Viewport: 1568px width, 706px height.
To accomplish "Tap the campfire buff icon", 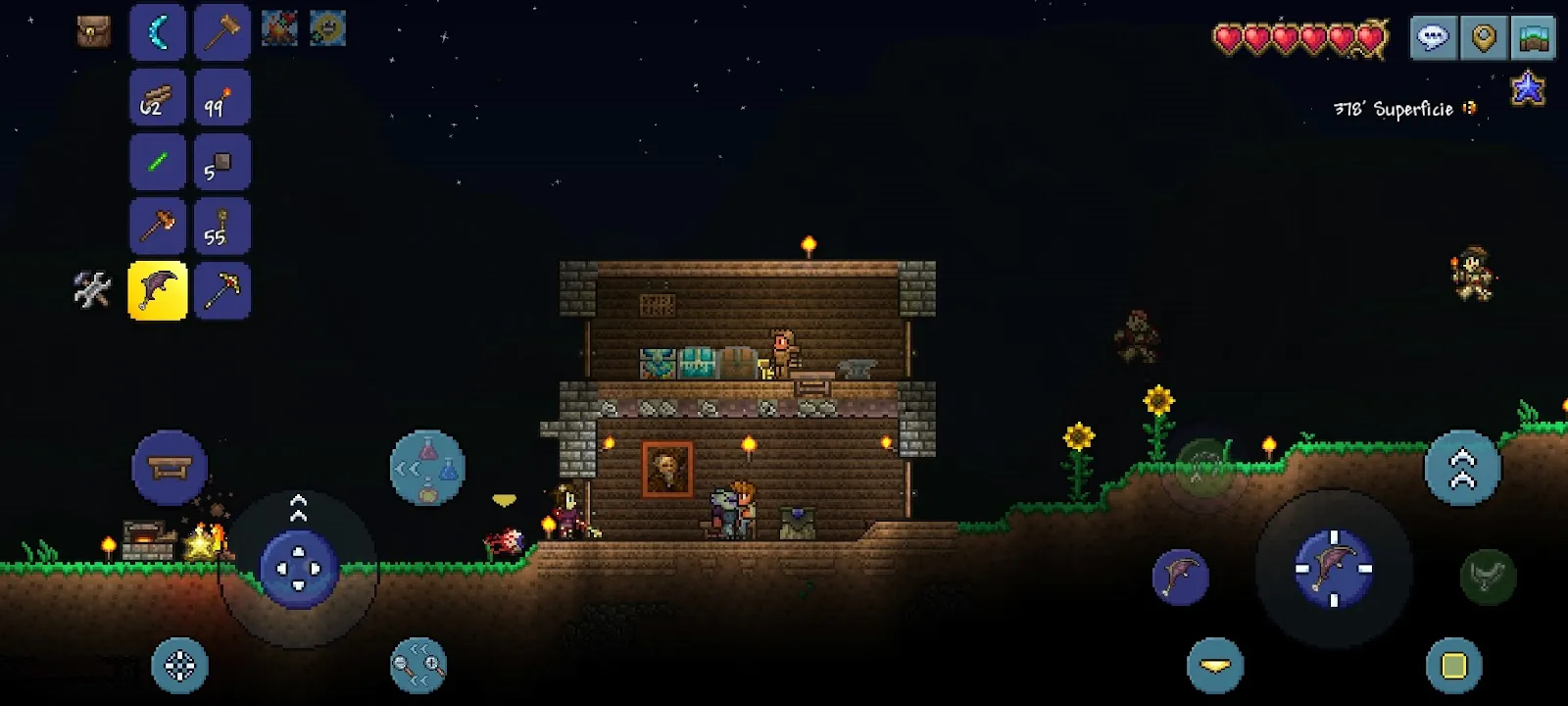I will [x=279, y=28].
